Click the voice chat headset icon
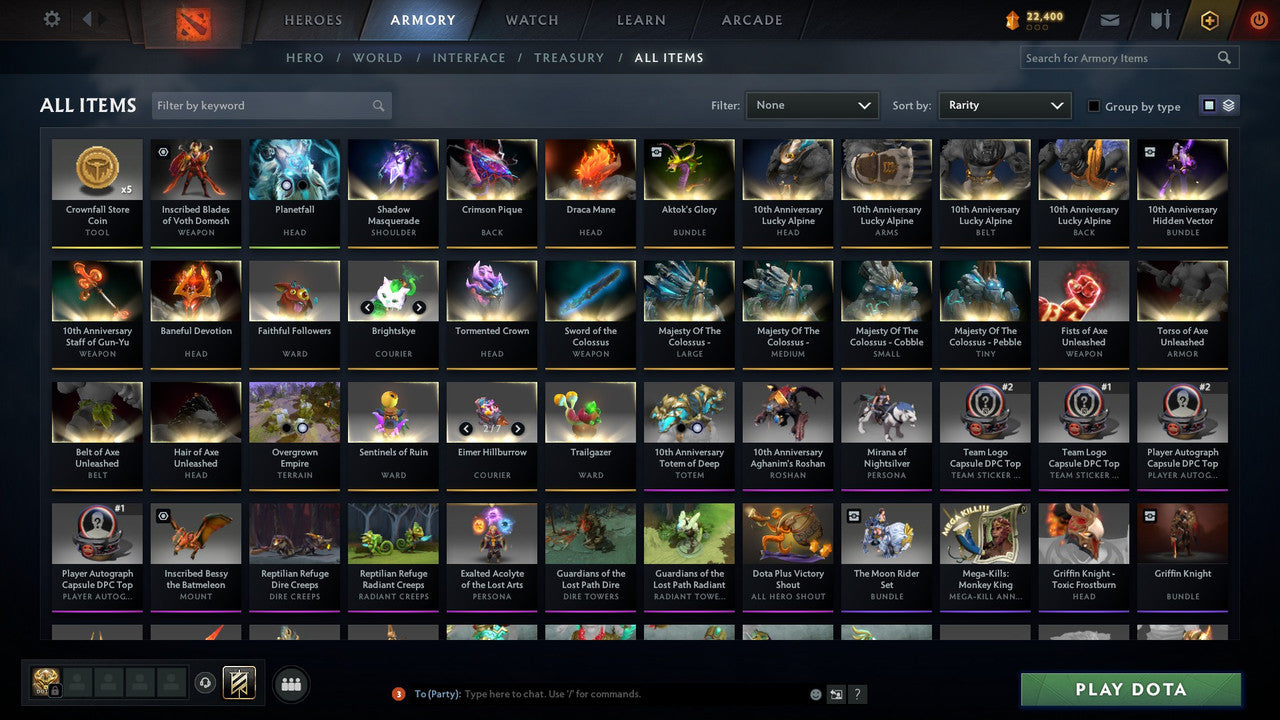1280x720 pixels. click(x=205, y=682)
